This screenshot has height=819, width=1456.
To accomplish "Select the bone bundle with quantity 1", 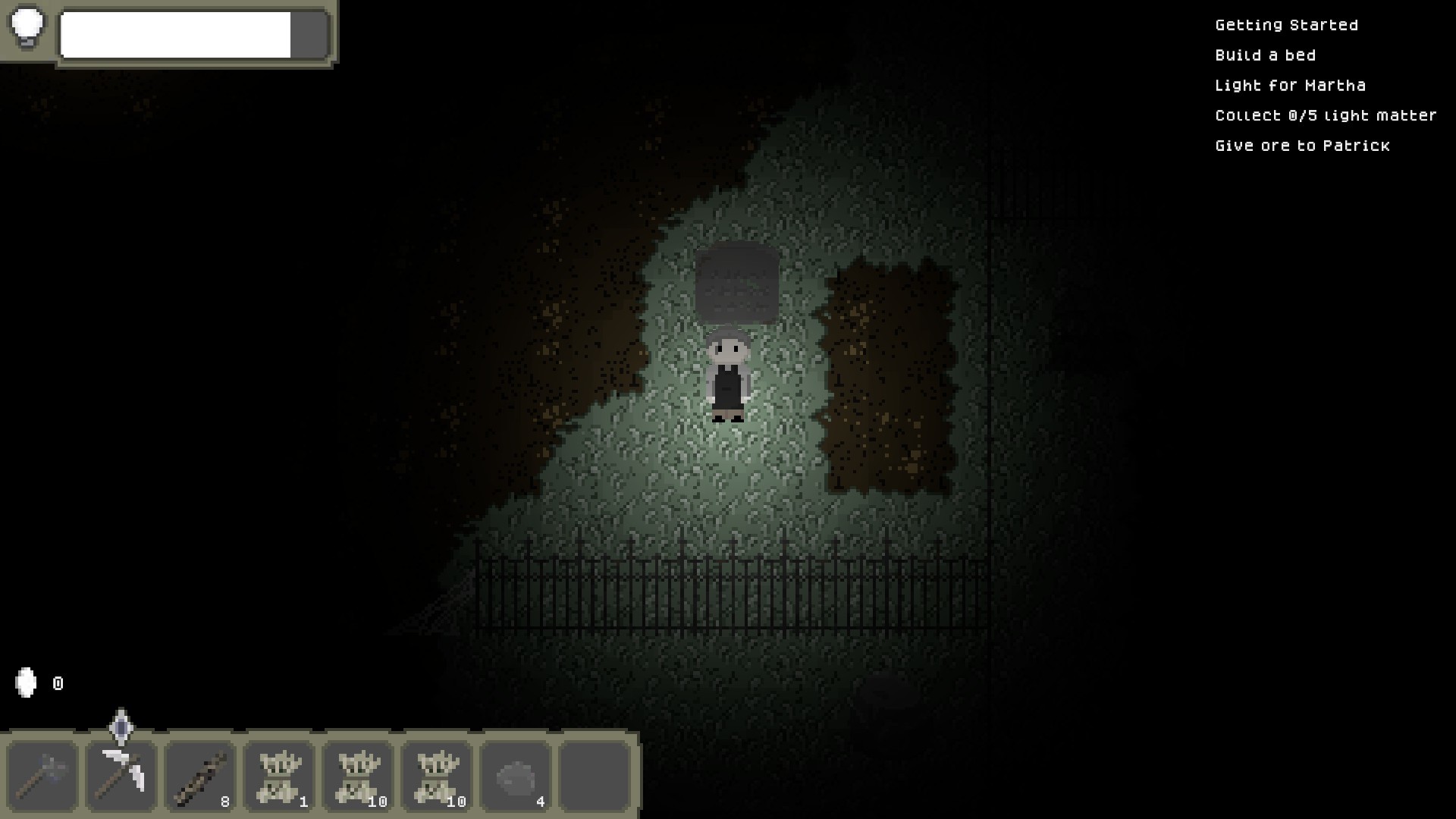I will pos(278,775).
